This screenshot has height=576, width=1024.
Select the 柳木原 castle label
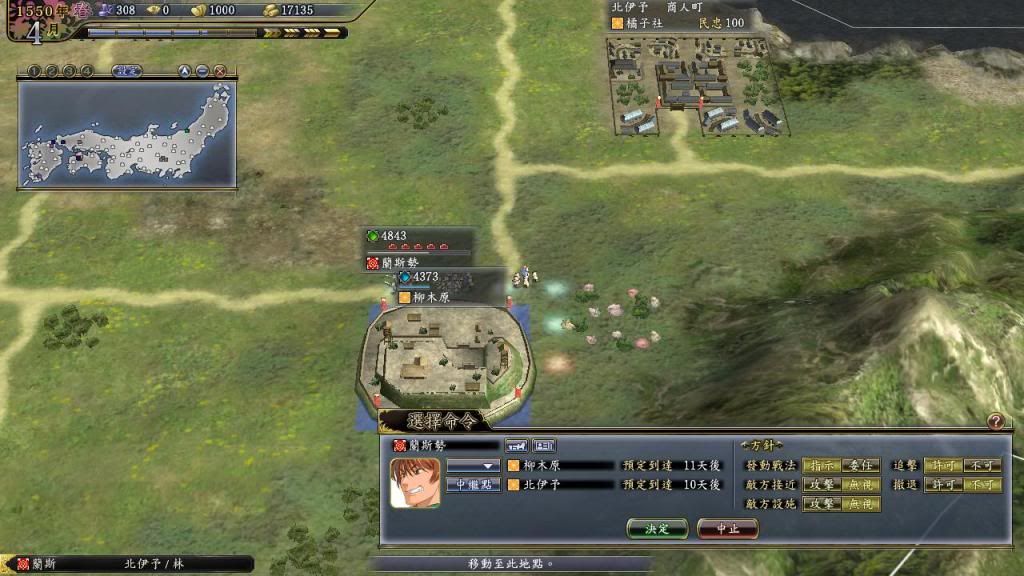(x=431, y=297)
